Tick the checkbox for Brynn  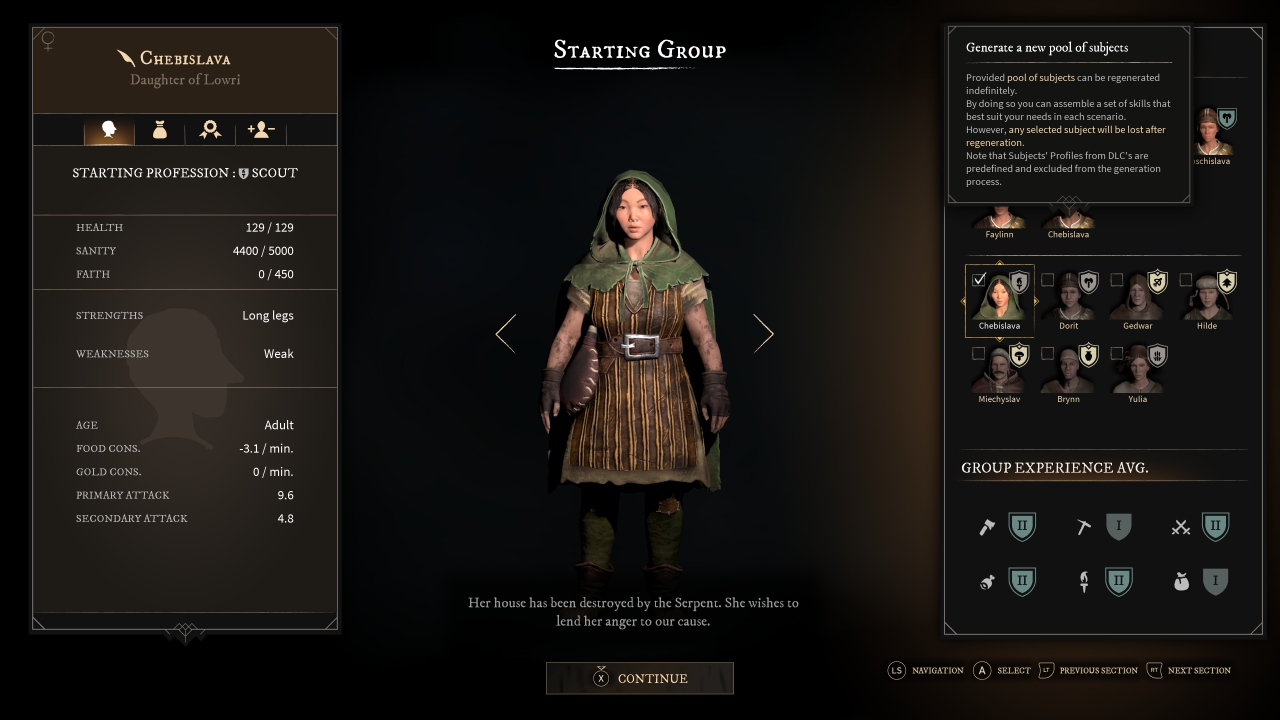[1048, 353]
